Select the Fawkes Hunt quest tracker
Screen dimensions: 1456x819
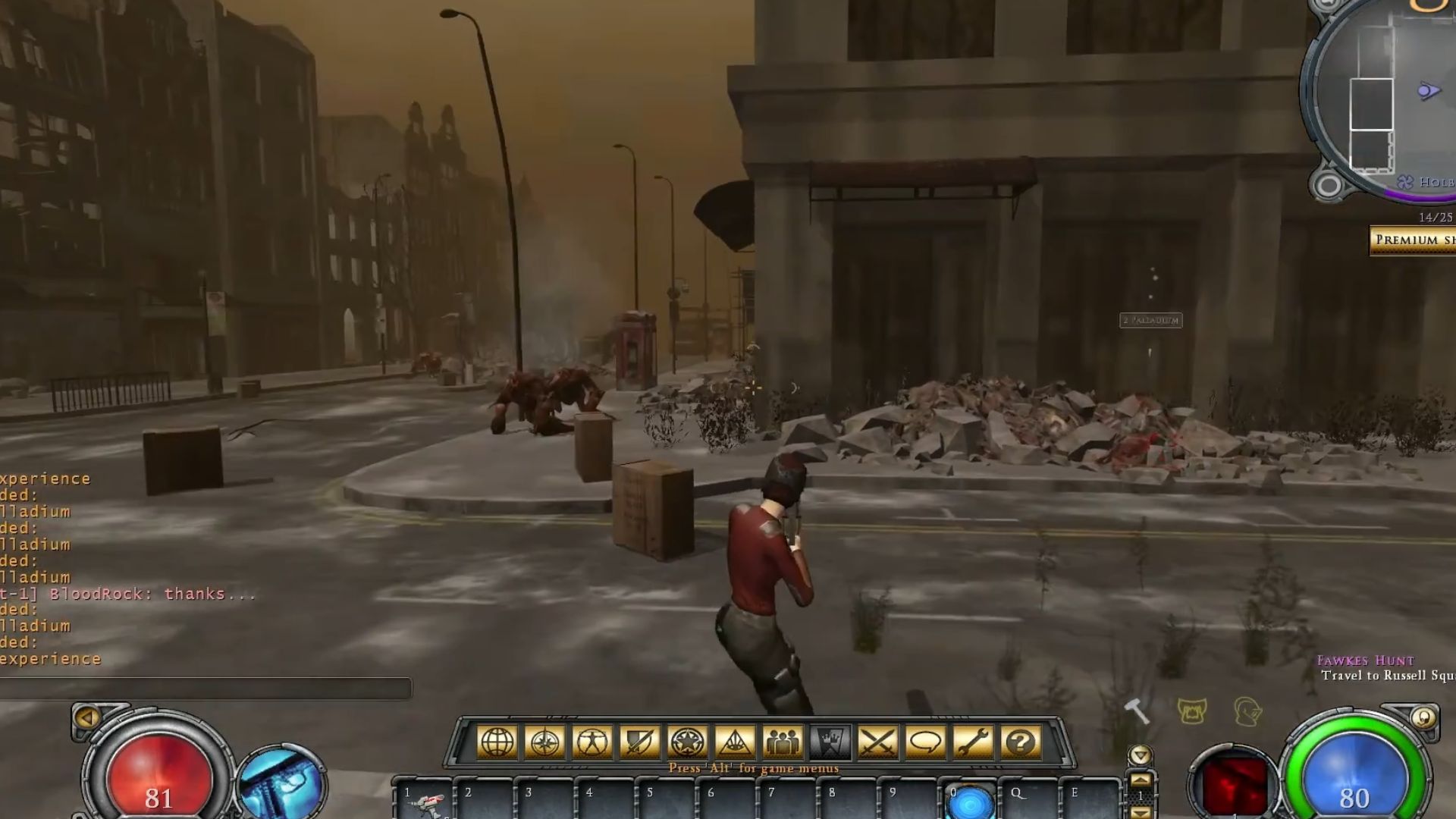coord(1365,661)
